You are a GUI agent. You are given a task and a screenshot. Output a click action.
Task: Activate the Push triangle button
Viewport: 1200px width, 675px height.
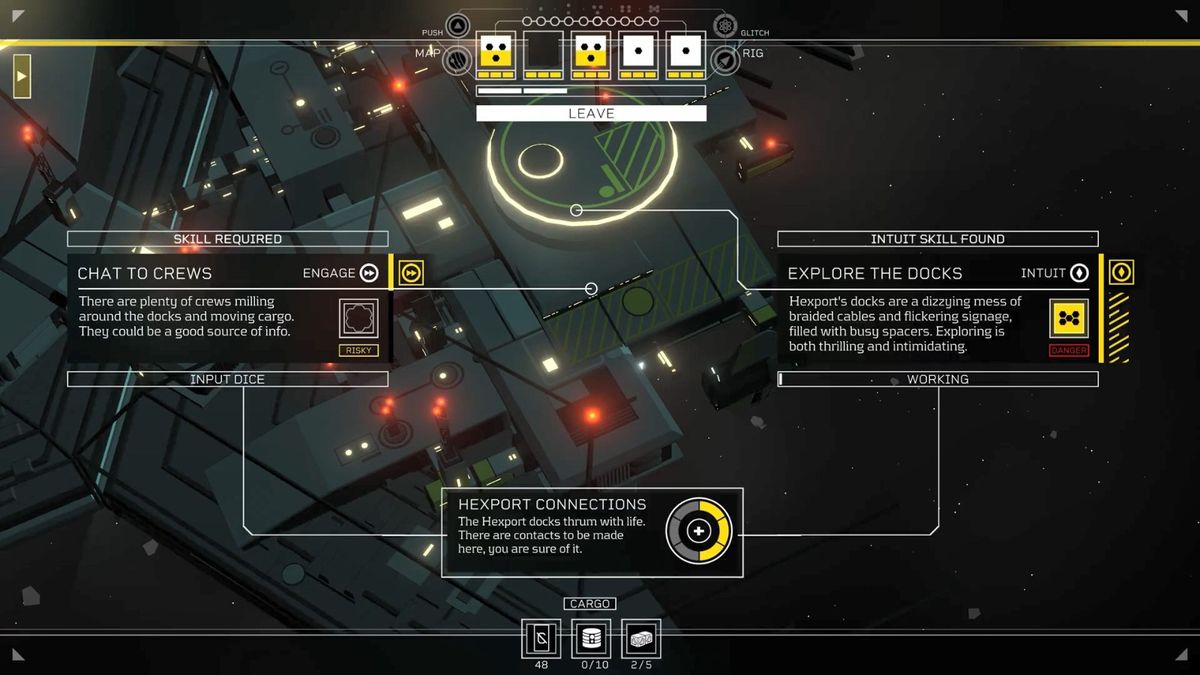(458, 27)
